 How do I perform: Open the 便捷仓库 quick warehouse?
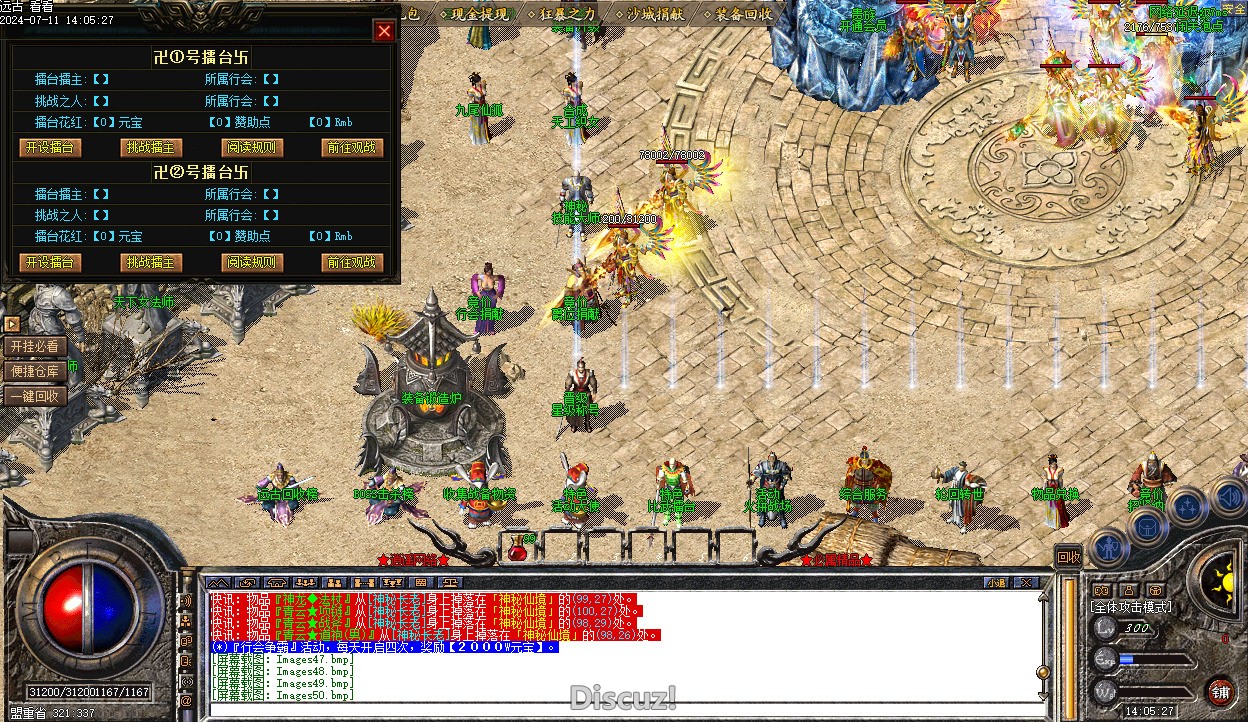36,371
